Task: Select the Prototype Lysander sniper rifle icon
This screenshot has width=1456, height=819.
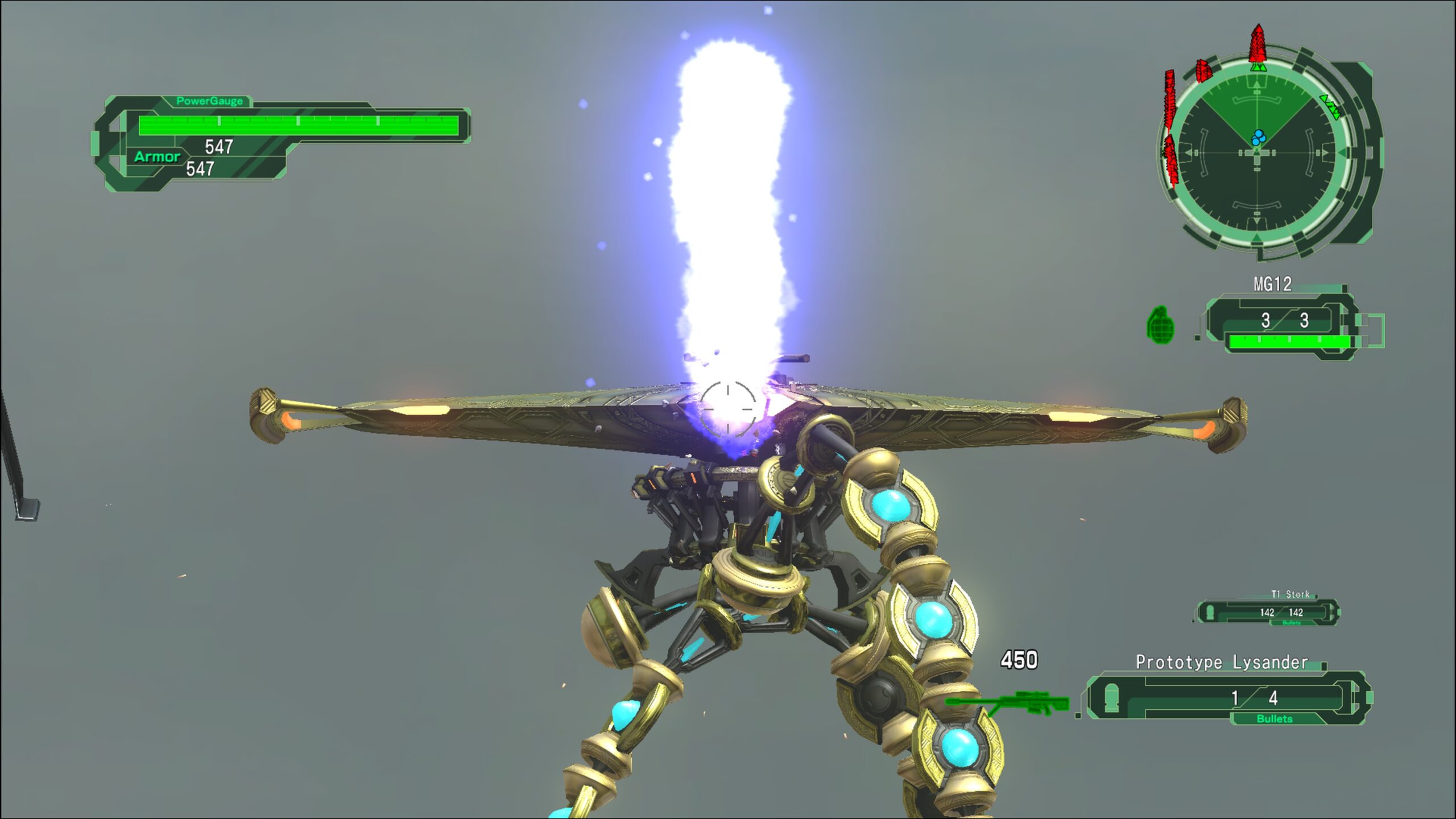Action: click(1007, 704)
